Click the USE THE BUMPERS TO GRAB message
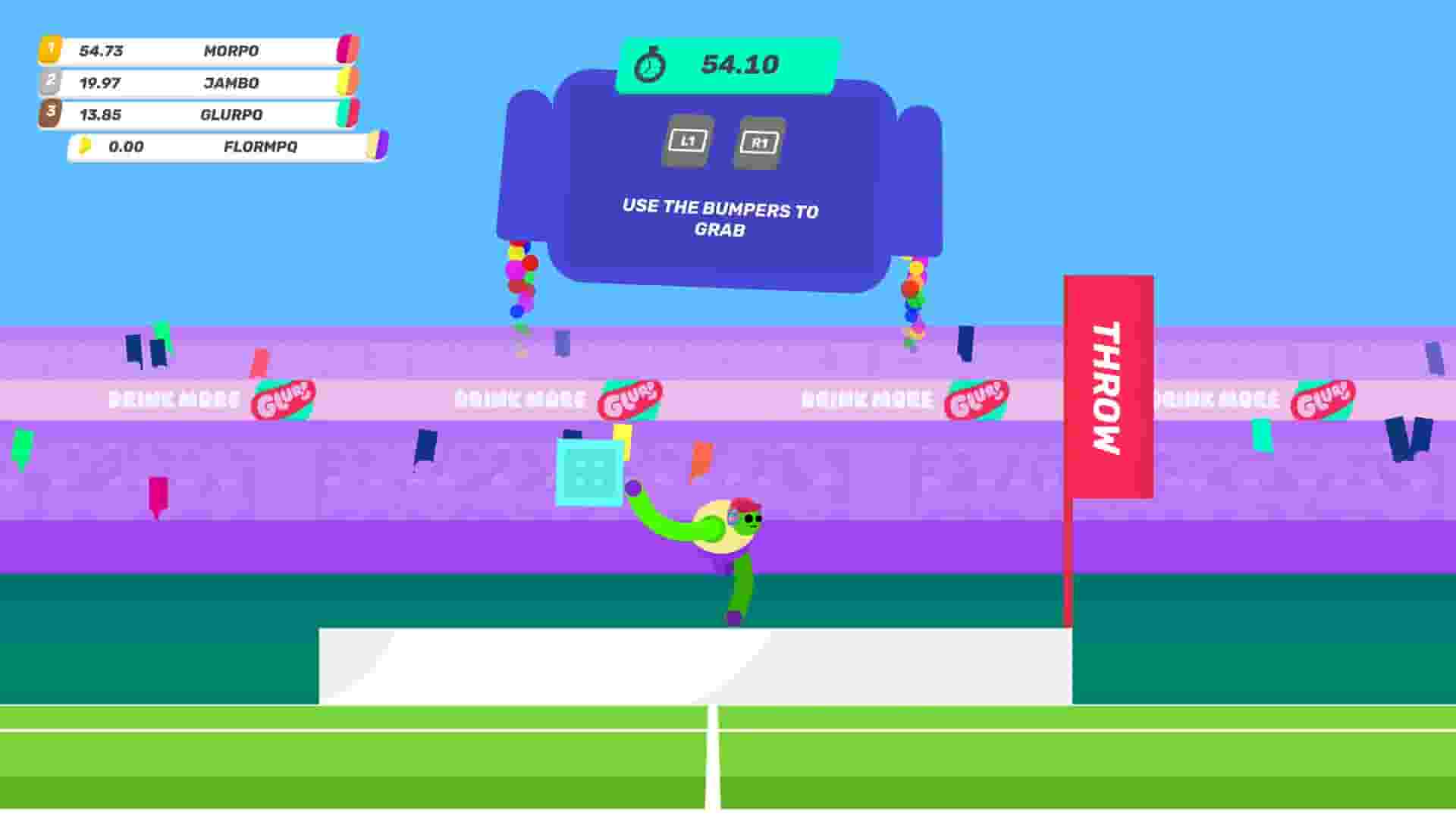The width and height of the screenshot is (1456, 819). [720, 214]
